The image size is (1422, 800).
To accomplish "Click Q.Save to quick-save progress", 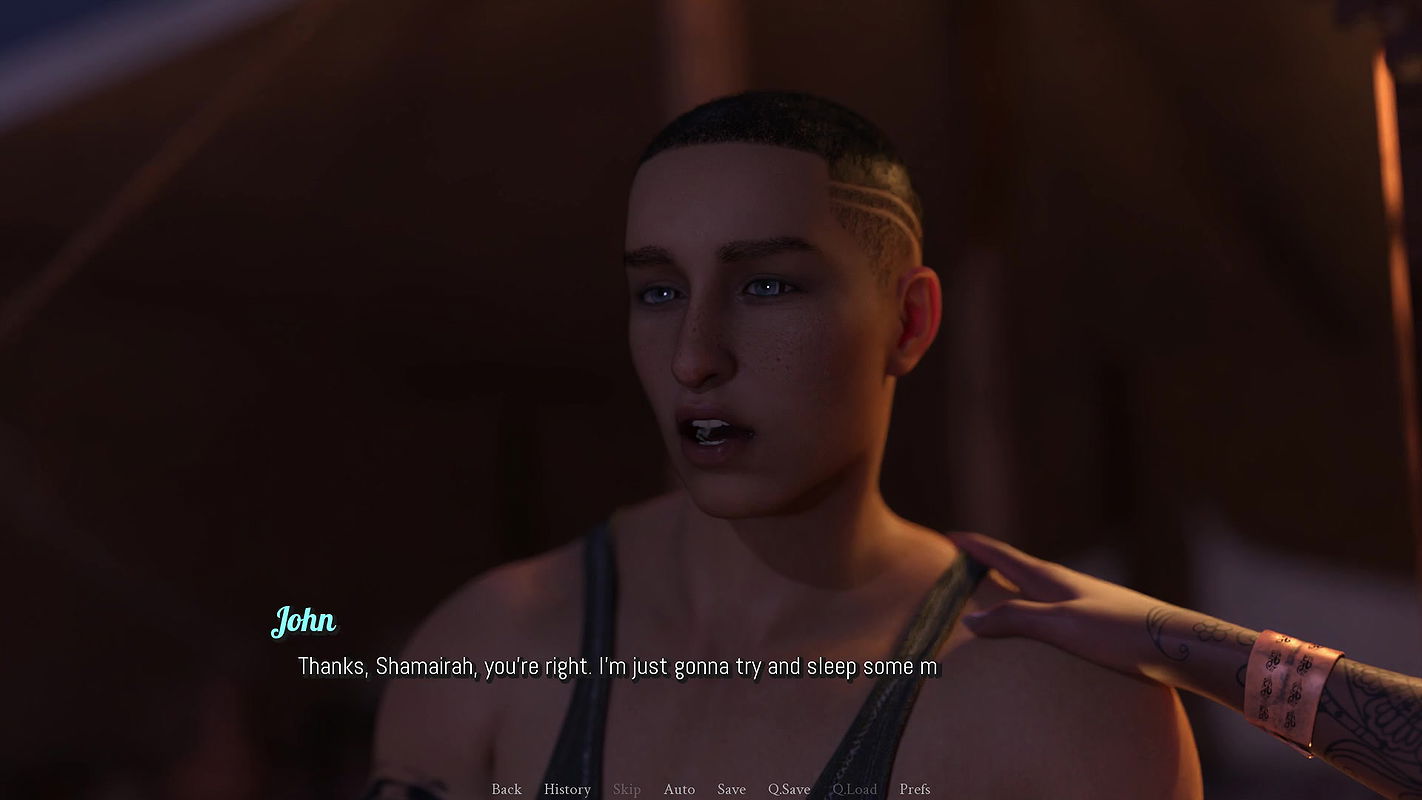I will click(x=789, y=789).
